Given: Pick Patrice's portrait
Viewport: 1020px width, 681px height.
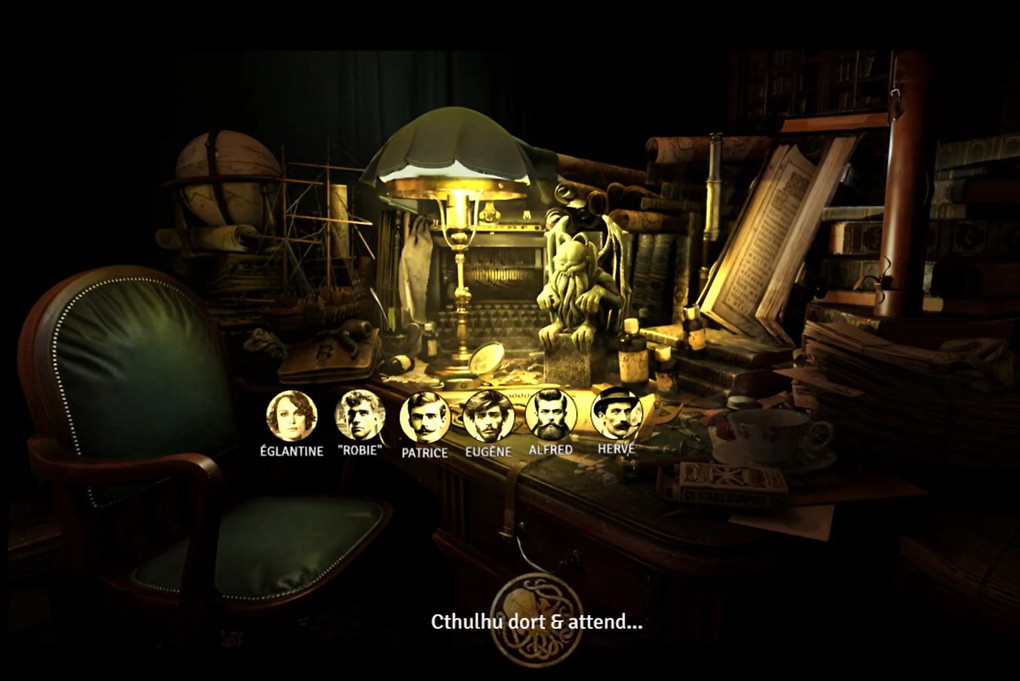Looking at the screenshot, I should click(425, 417).
